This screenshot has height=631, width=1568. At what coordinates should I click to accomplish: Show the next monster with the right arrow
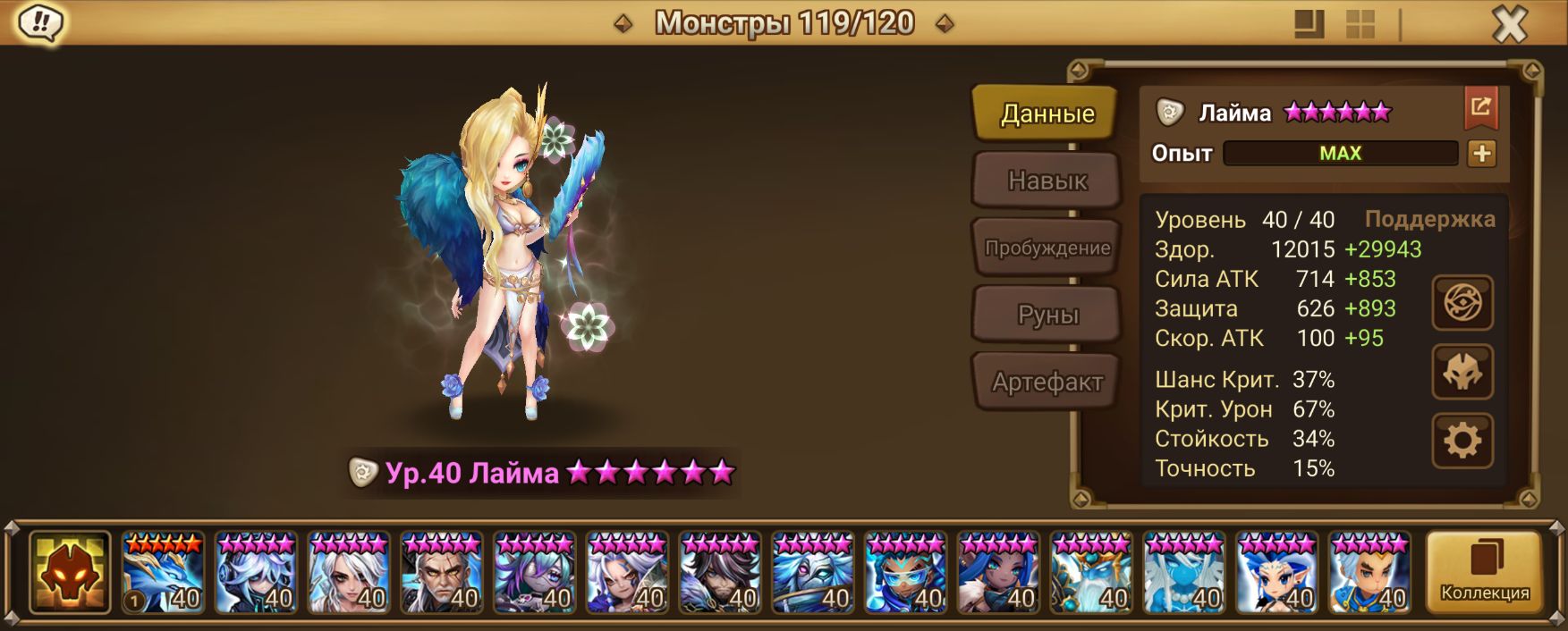point(944,23)
